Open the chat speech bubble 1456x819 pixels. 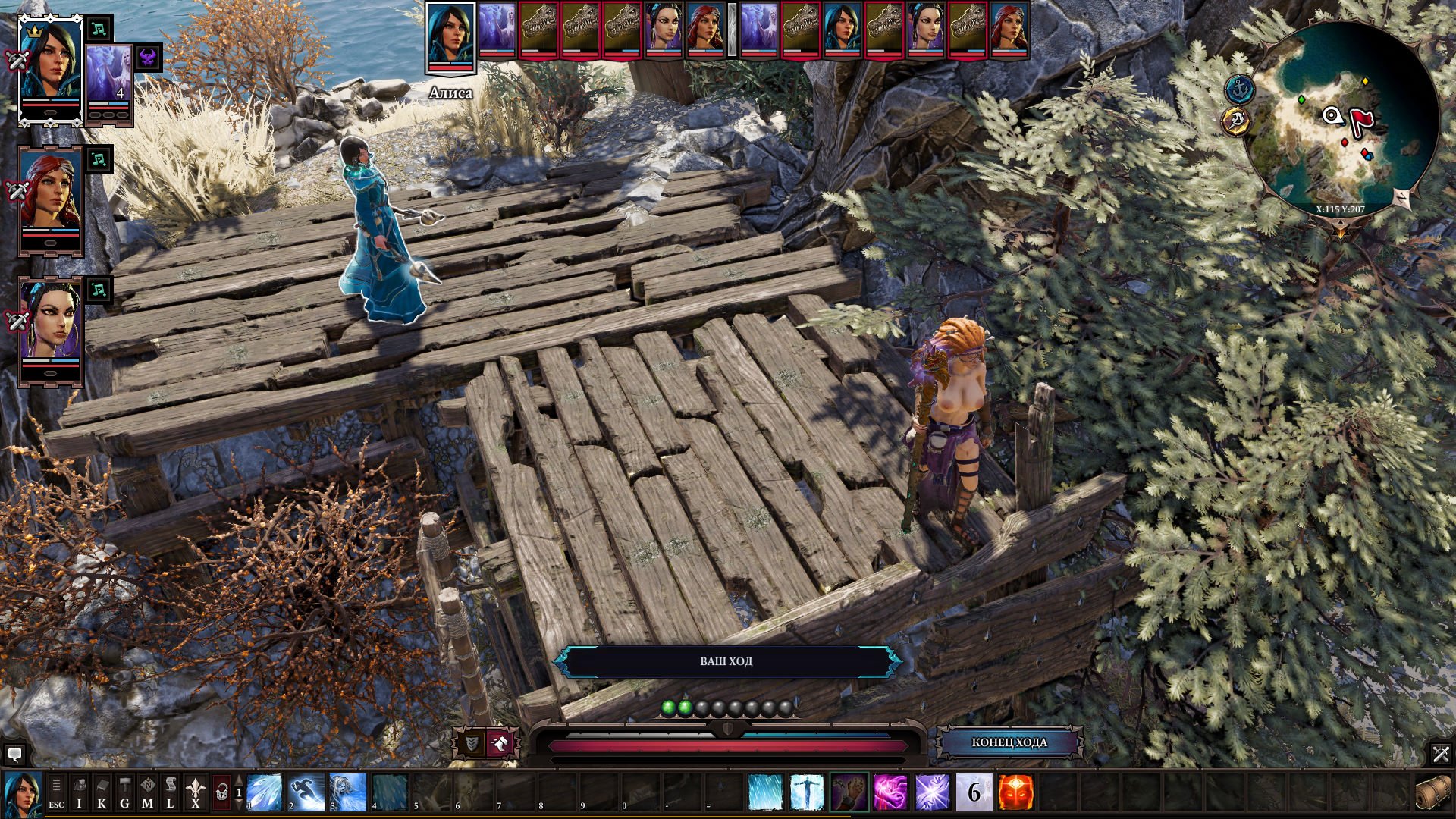(x=14, y=755)
